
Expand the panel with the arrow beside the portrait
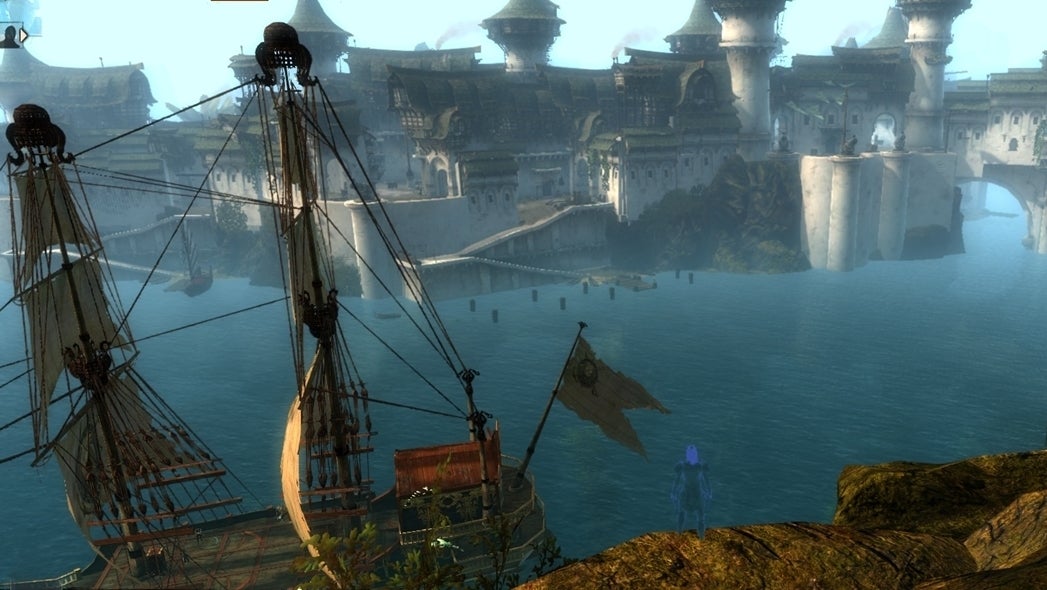click(x=24, y=35)
